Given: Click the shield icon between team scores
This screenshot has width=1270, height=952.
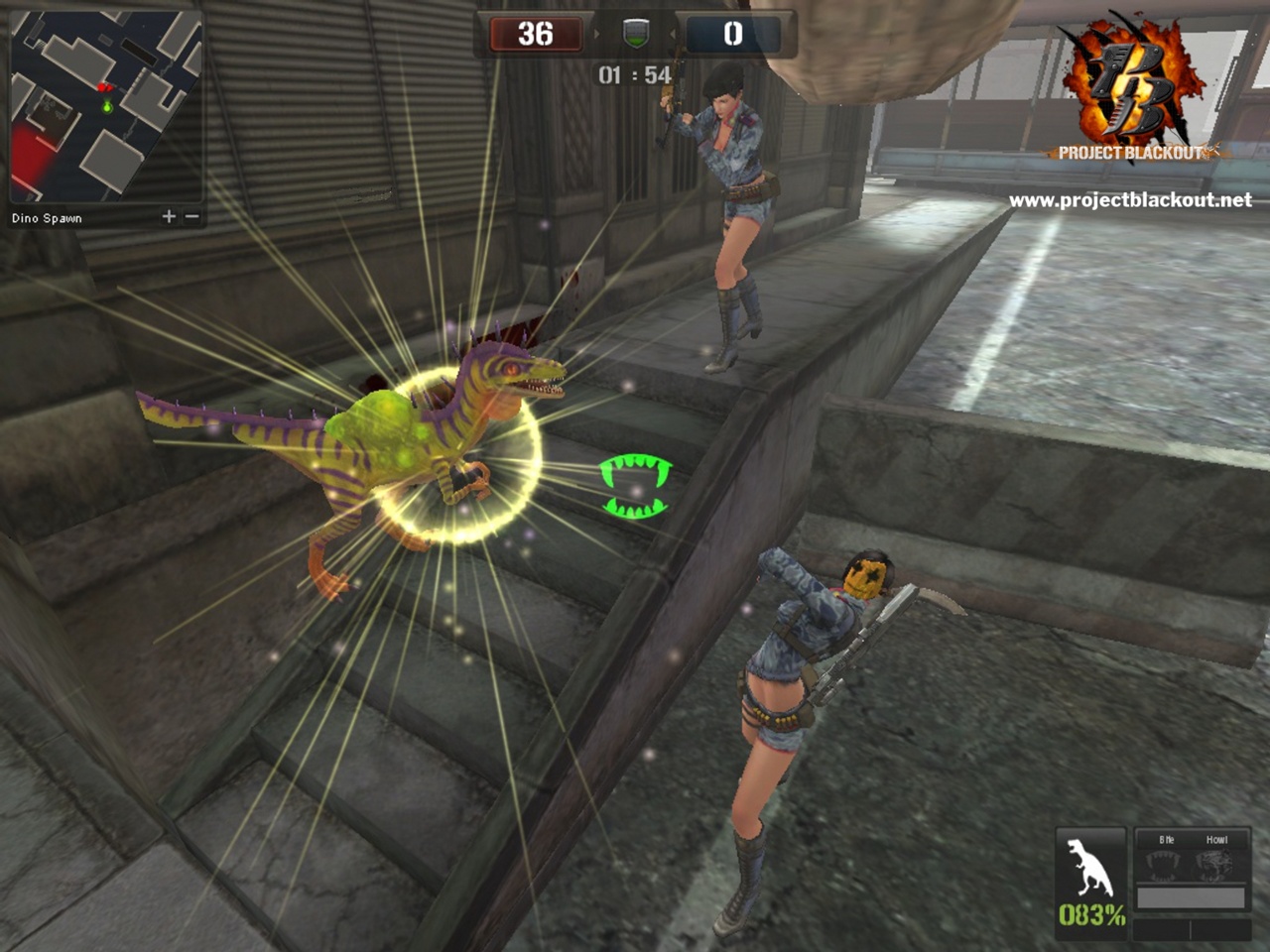Looking at the screenshot, I should pos(635,35).
